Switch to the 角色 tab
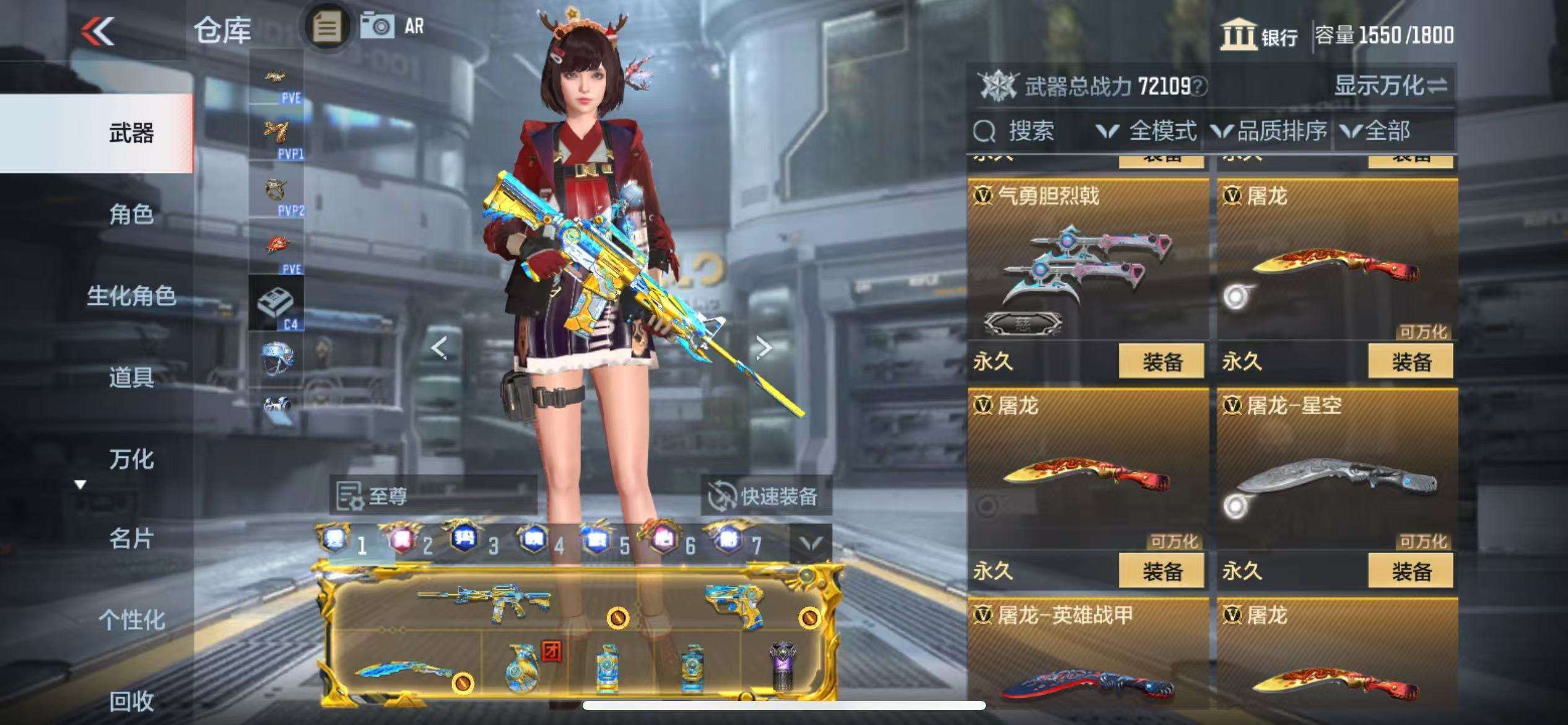Image resolution: width=1568 pixels, height=725 pixels. (131, 214)
